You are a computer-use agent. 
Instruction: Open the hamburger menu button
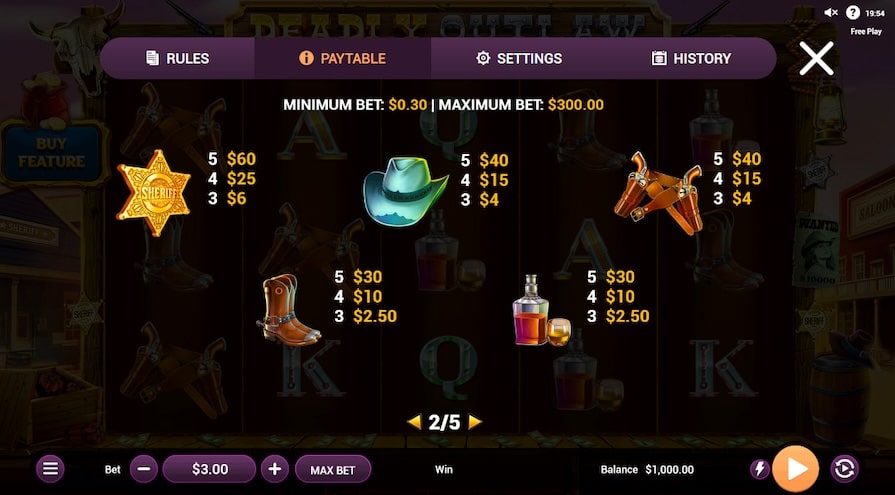(x=52, y=468)
